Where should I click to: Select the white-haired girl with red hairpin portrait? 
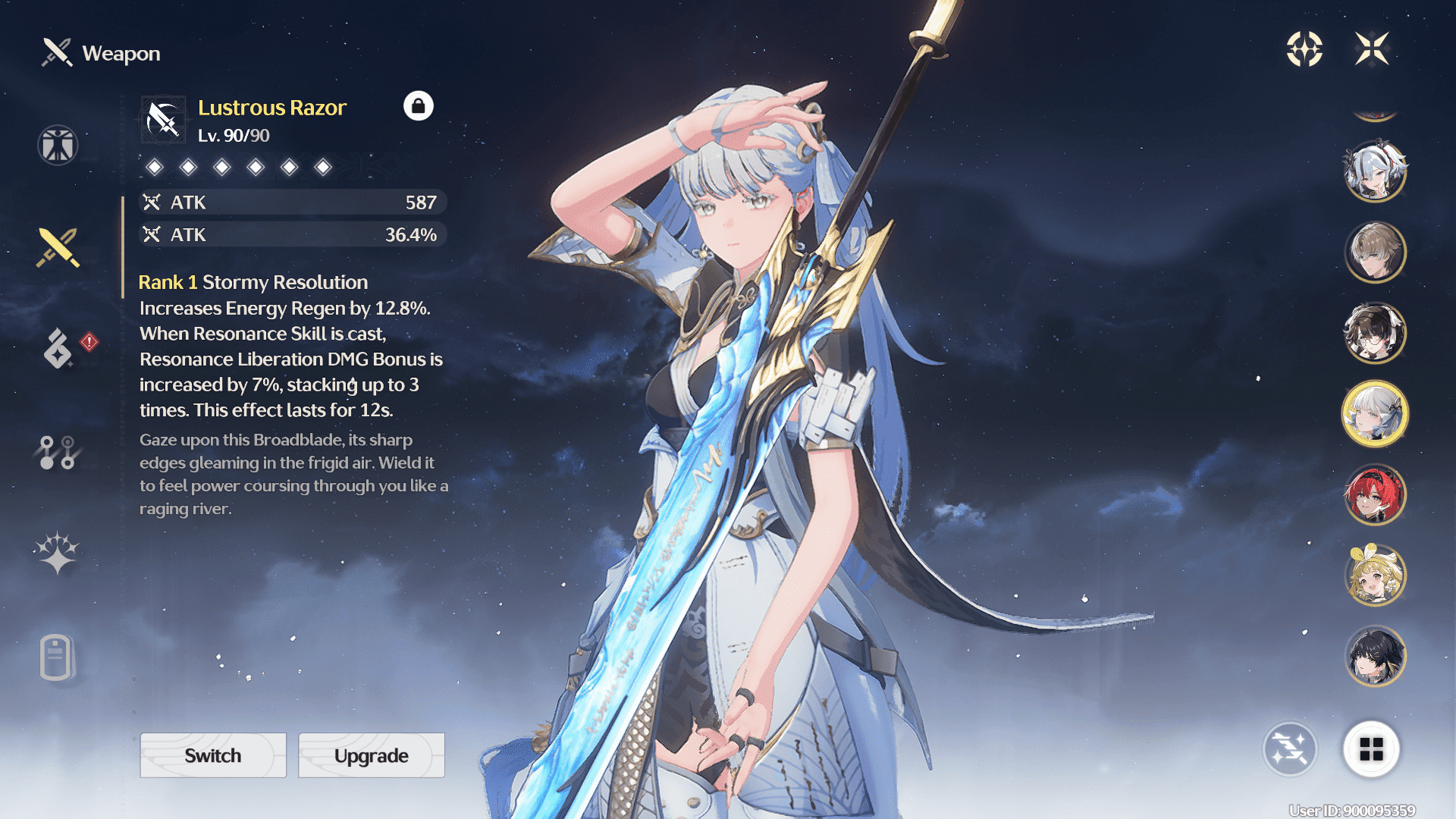coord(1375,171)
